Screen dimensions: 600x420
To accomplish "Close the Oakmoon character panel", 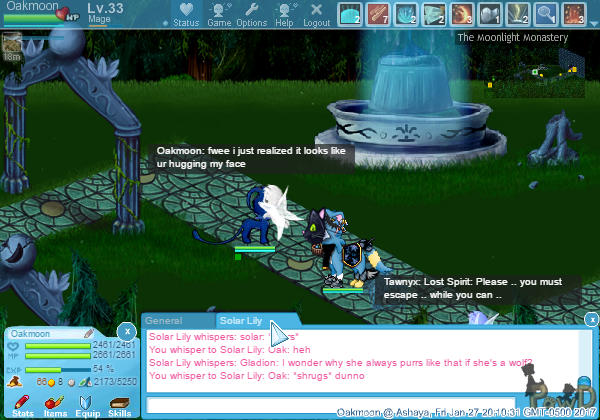I will coord(126,330).
